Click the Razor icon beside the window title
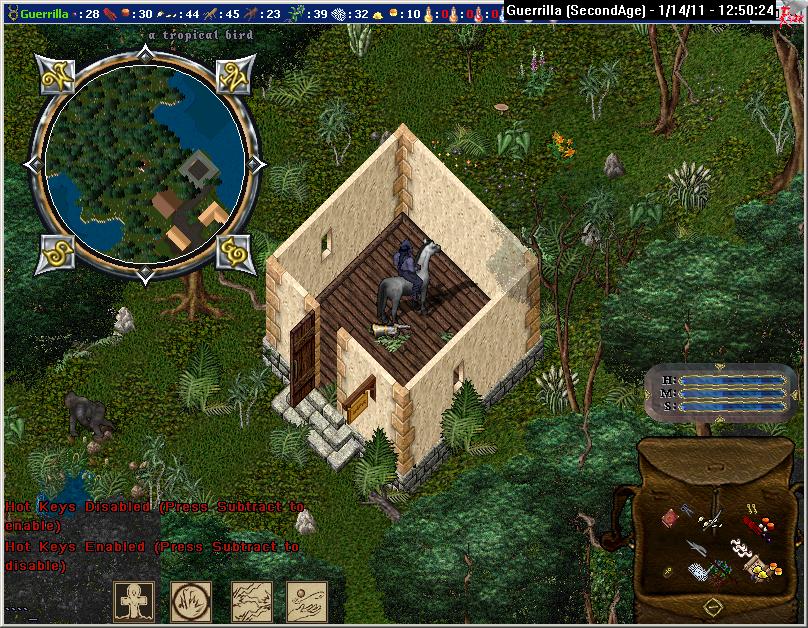Viewport: 808px width, 628px height. (790, 12)
